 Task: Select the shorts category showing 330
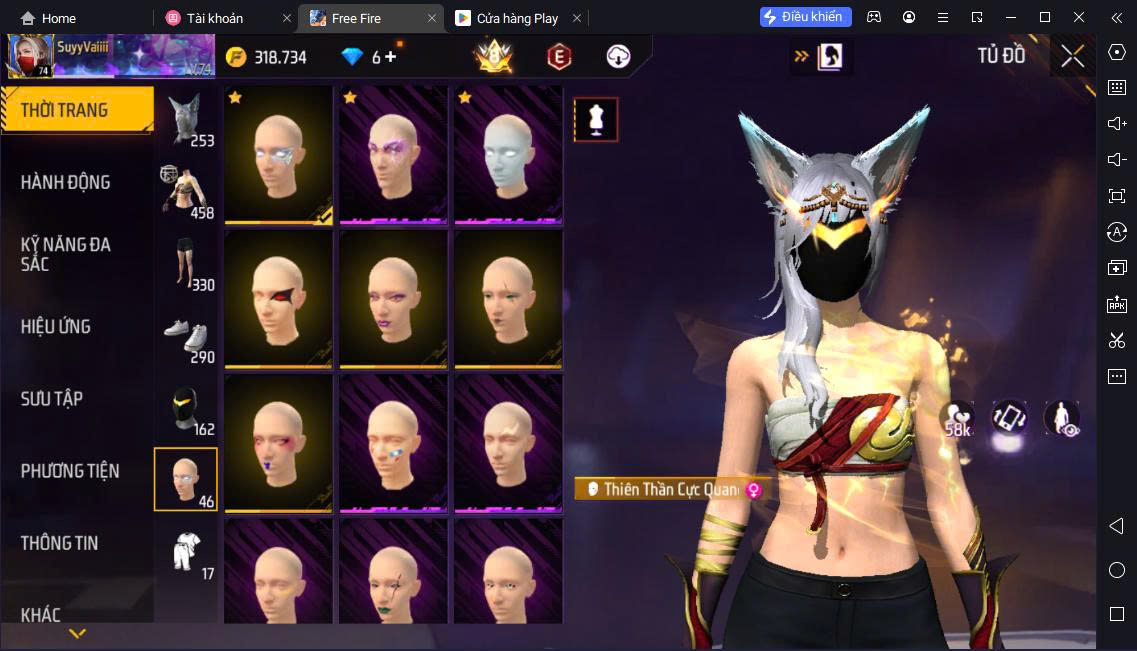click(186, 263)
